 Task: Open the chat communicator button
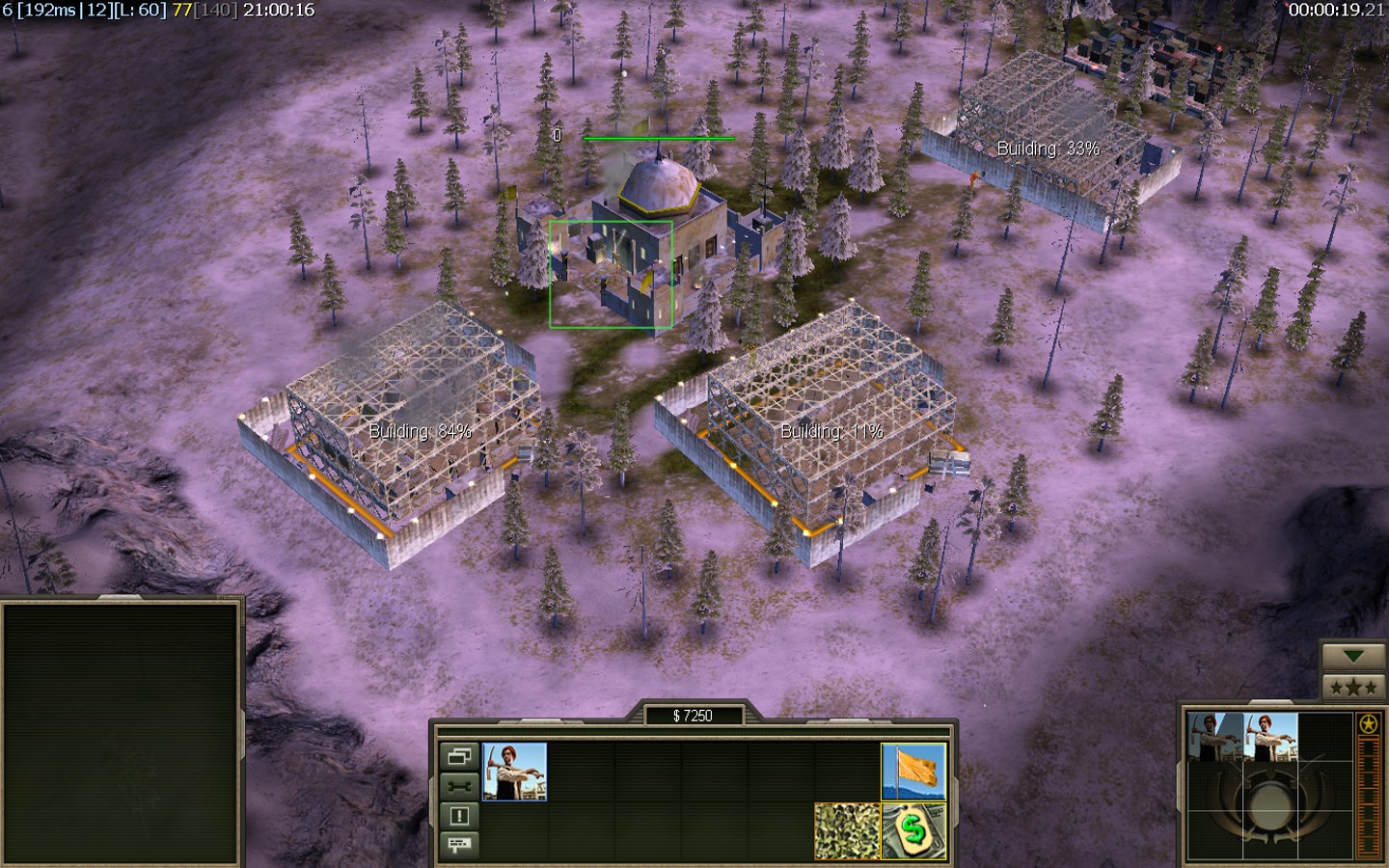459,845
